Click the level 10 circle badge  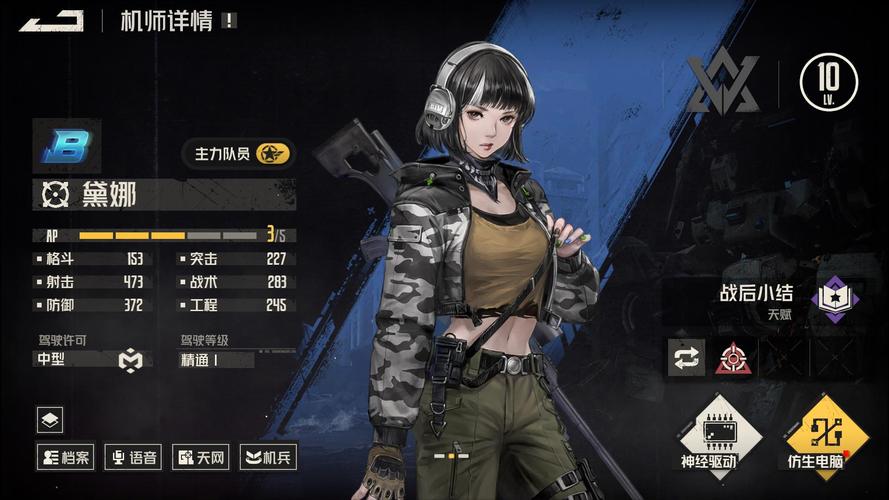pos(828,81)
